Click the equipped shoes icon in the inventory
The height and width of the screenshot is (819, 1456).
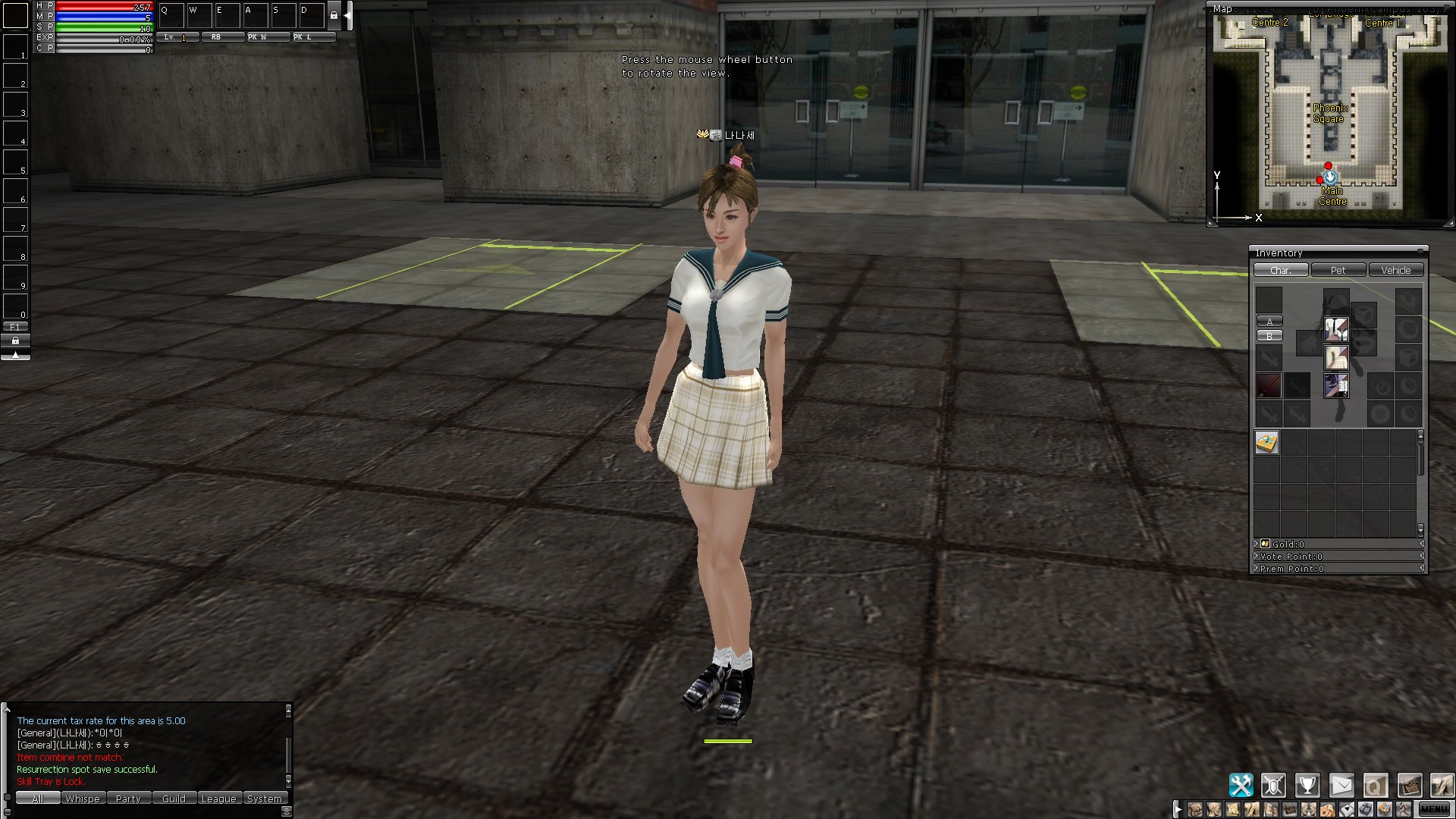[x=1336, y=386]
